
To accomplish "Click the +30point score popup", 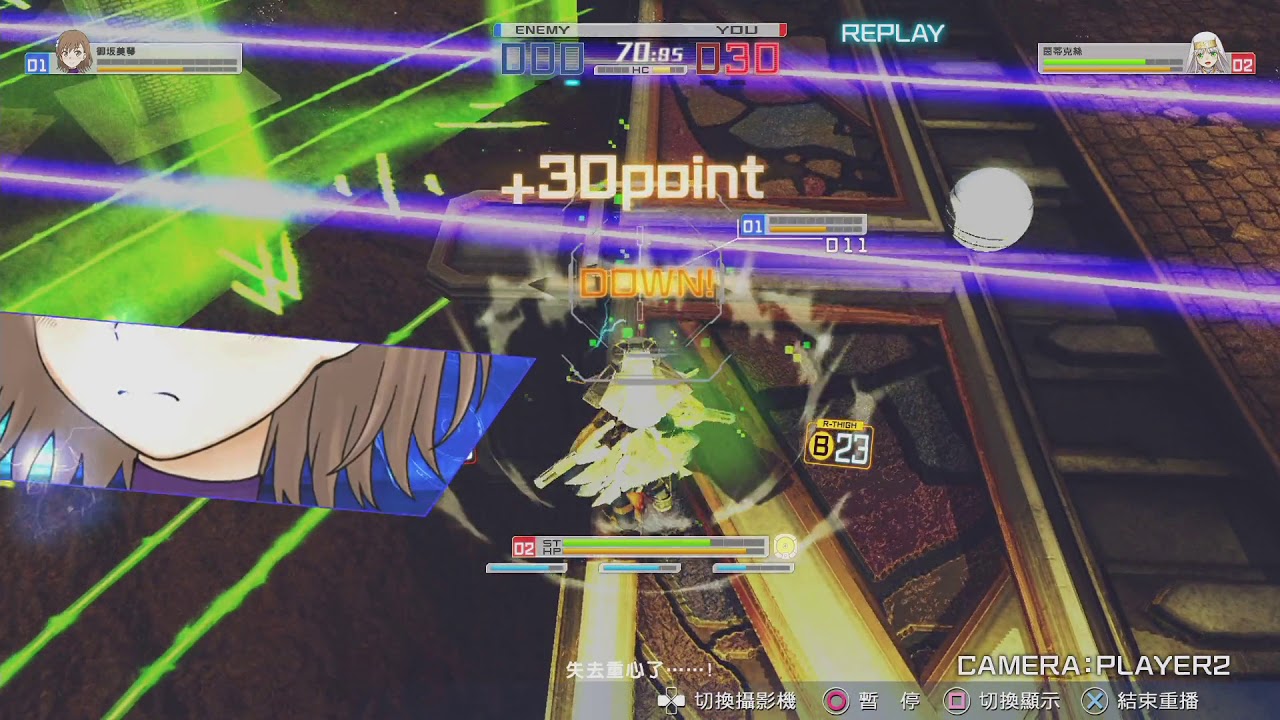I will point(636,177).
